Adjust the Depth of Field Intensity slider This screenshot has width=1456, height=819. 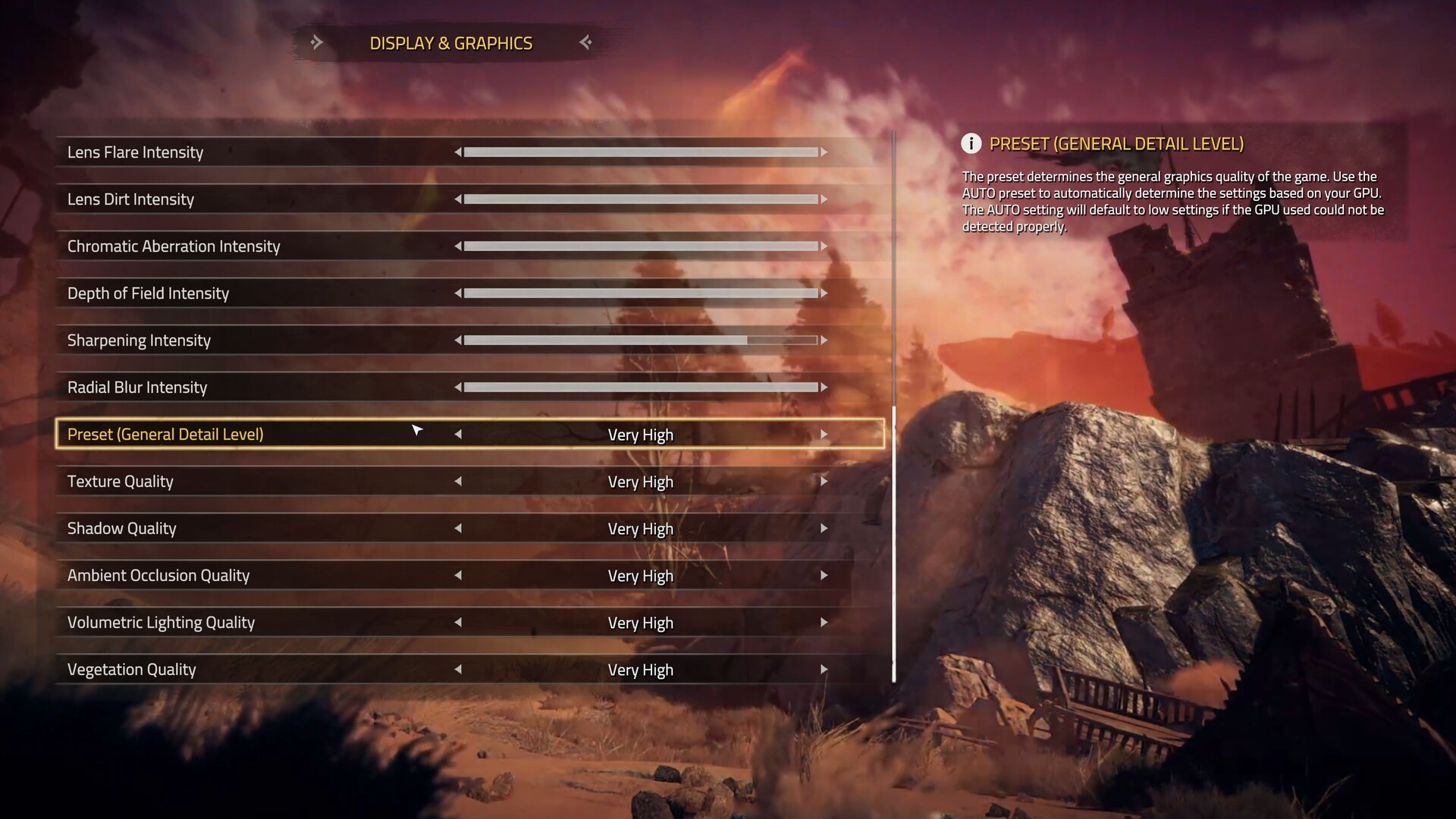pos(641,293)
